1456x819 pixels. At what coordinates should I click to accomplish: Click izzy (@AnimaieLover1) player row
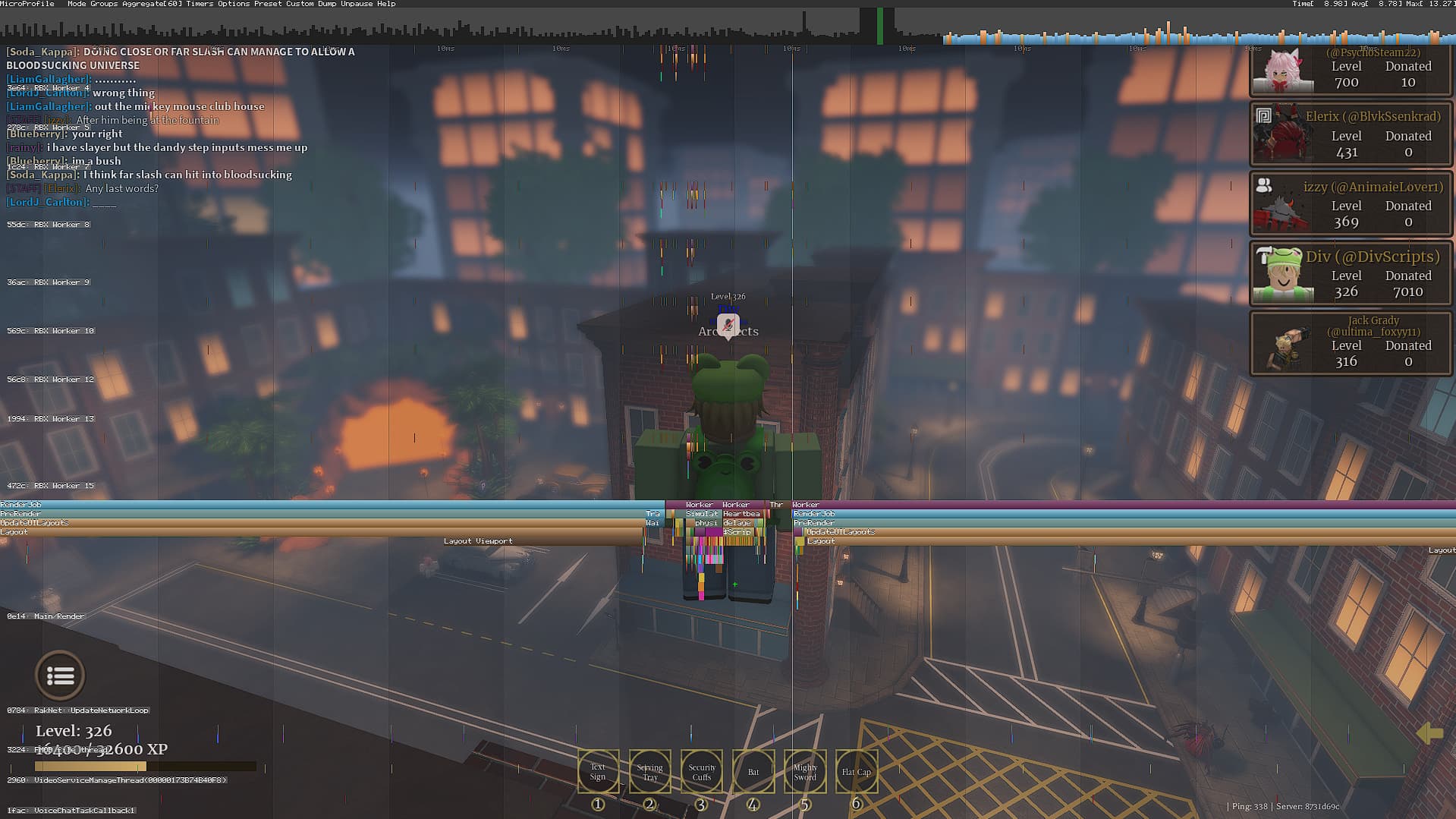pos(1351,203)
